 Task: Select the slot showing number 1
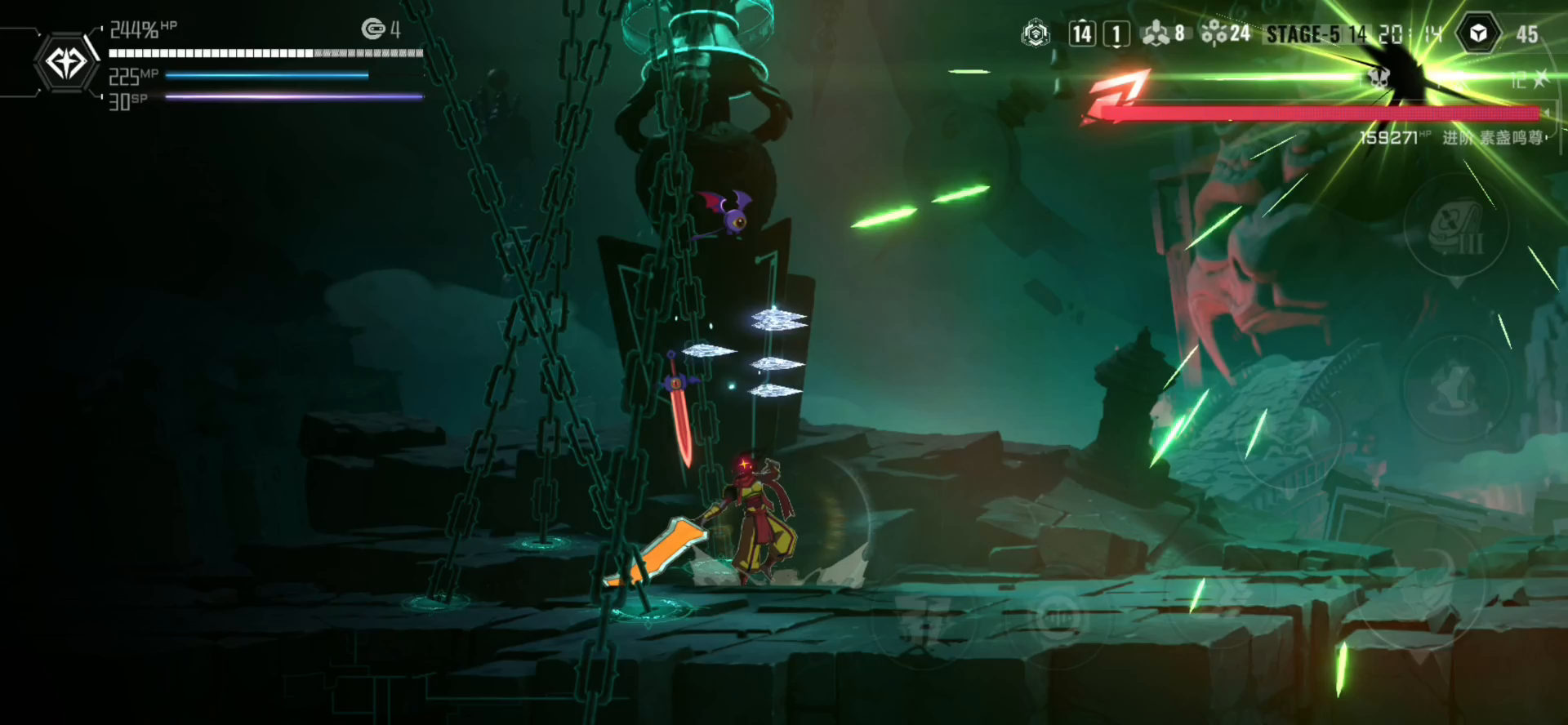pyautogui.click(x=1116, y=34)
